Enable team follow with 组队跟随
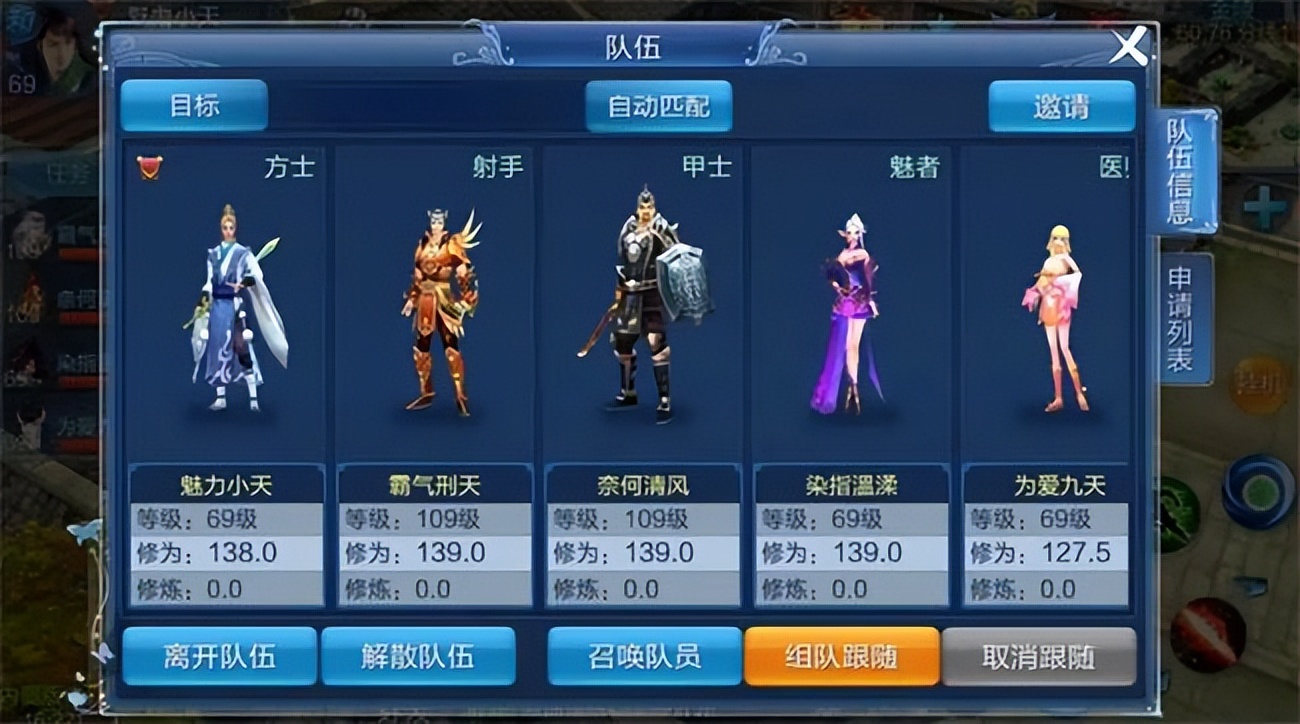The image size is (1300, 724). point(841,654)
